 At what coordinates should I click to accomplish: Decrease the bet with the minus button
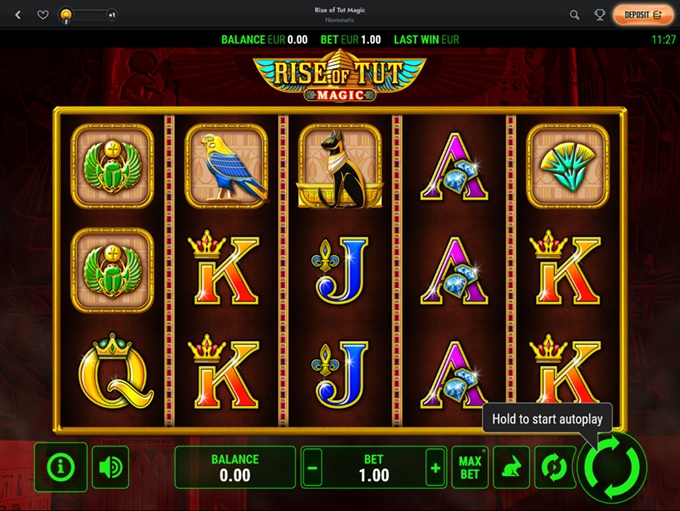313,467
